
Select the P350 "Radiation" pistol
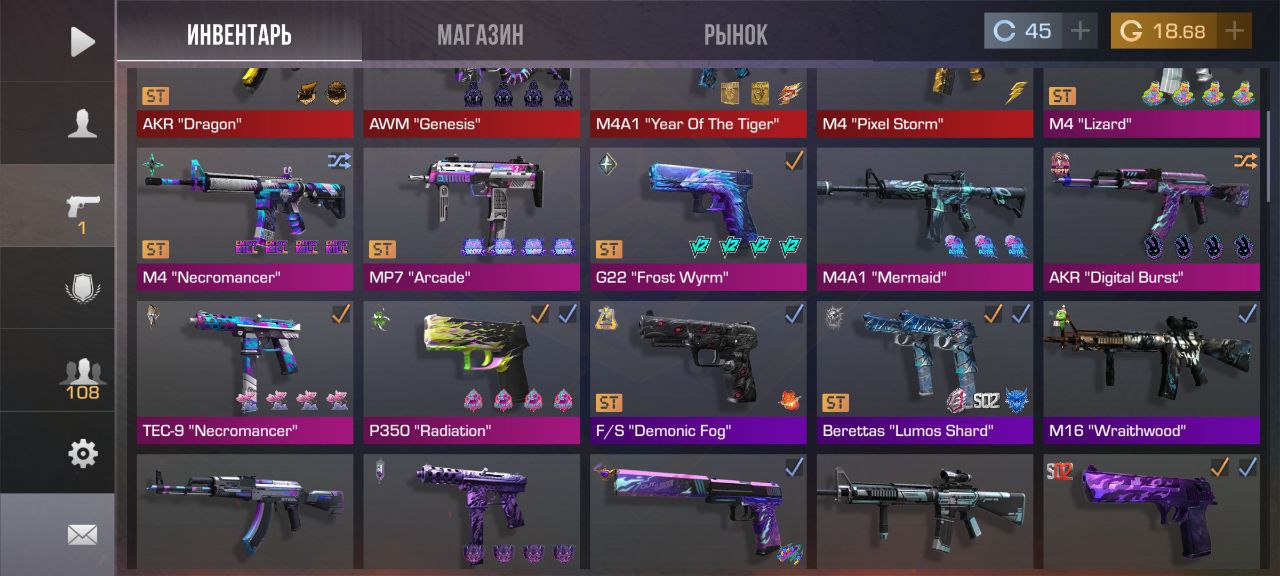471,372
